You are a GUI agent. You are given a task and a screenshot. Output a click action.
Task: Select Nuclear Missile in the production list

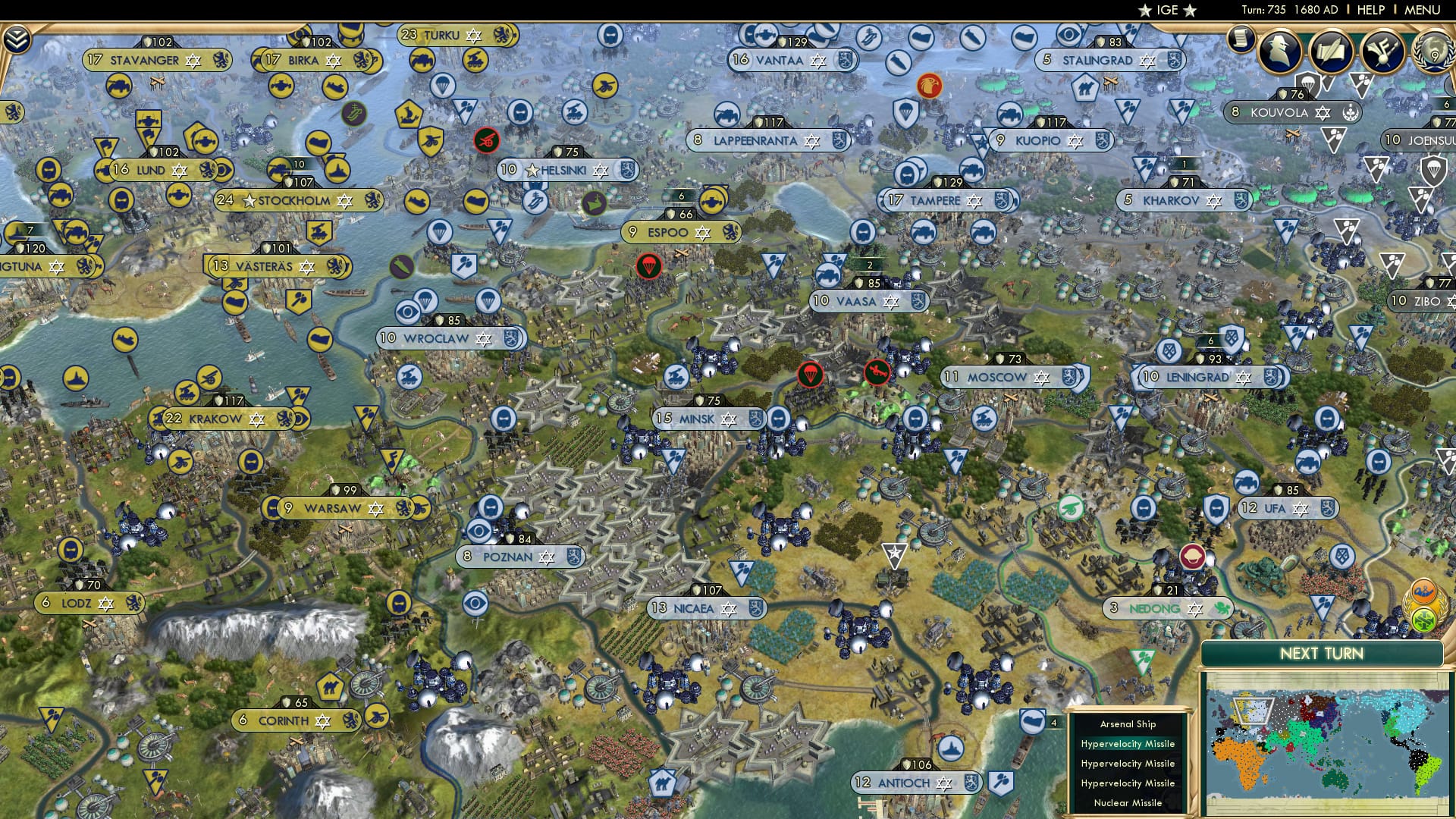click(1127, 801)
